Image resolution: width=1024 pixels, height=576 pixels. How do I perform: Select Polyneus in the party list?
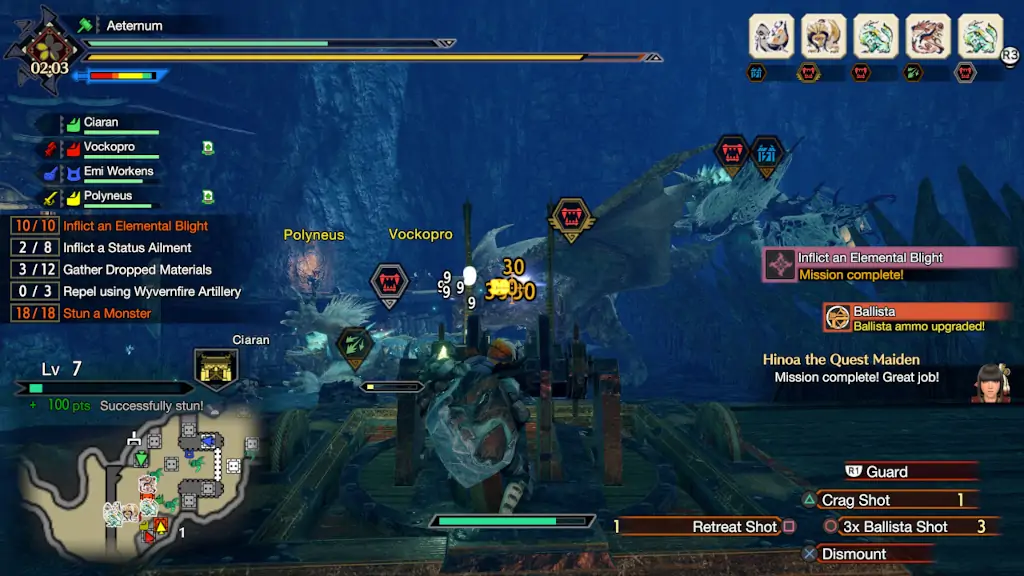pos(107,197)
